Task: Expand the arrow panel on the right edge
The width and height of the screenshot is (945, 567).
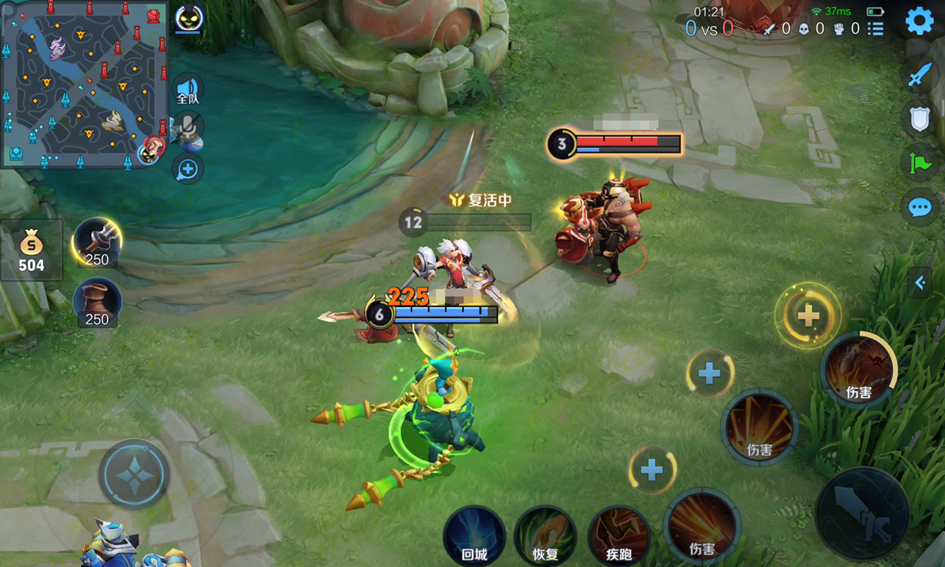Action: [x=921, y=283]
